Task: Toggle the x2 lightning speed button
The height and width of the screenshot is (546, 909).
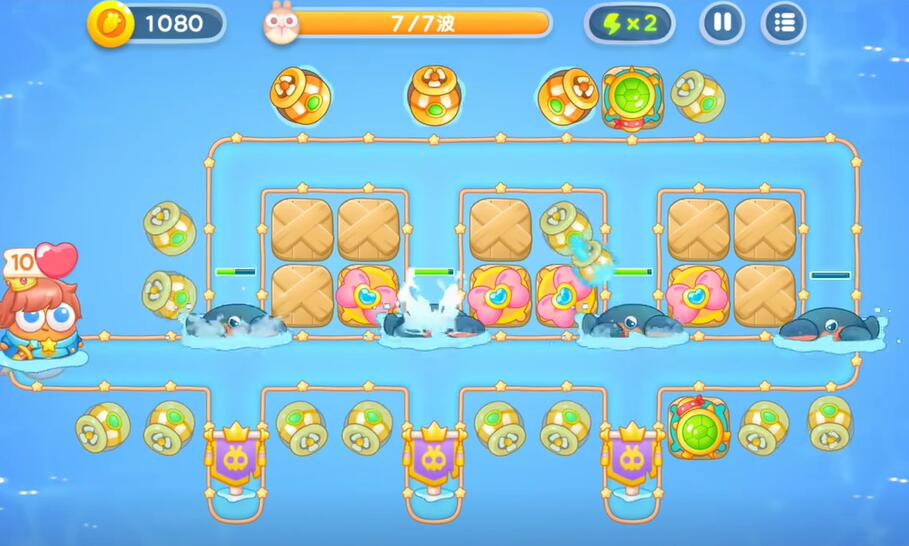Action: pyautogui.click(x=629, y=24)
